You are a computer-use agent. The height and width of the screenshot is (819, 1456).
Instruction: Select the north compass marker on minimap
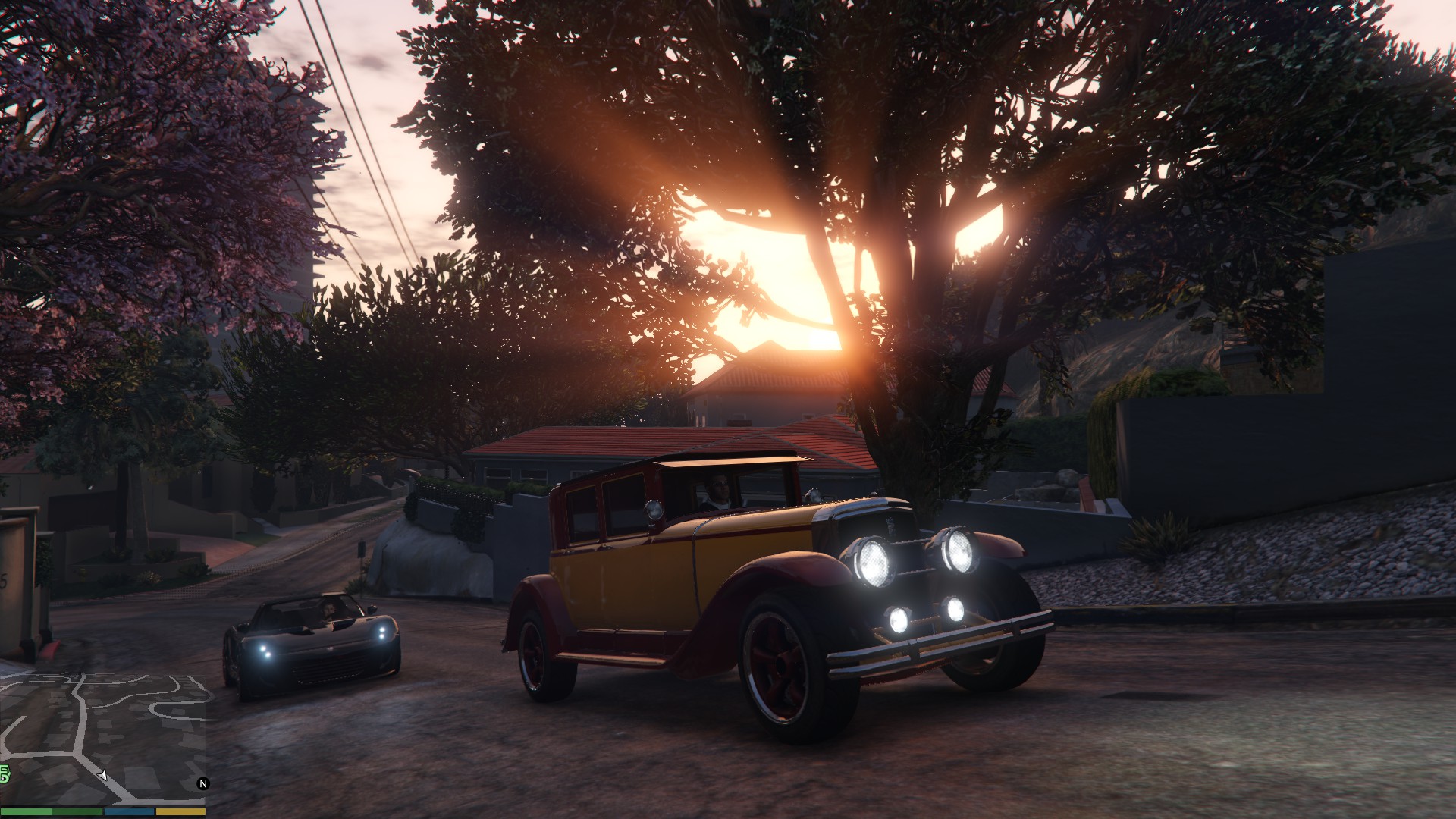pyautogui.click(x=202, y=784)
